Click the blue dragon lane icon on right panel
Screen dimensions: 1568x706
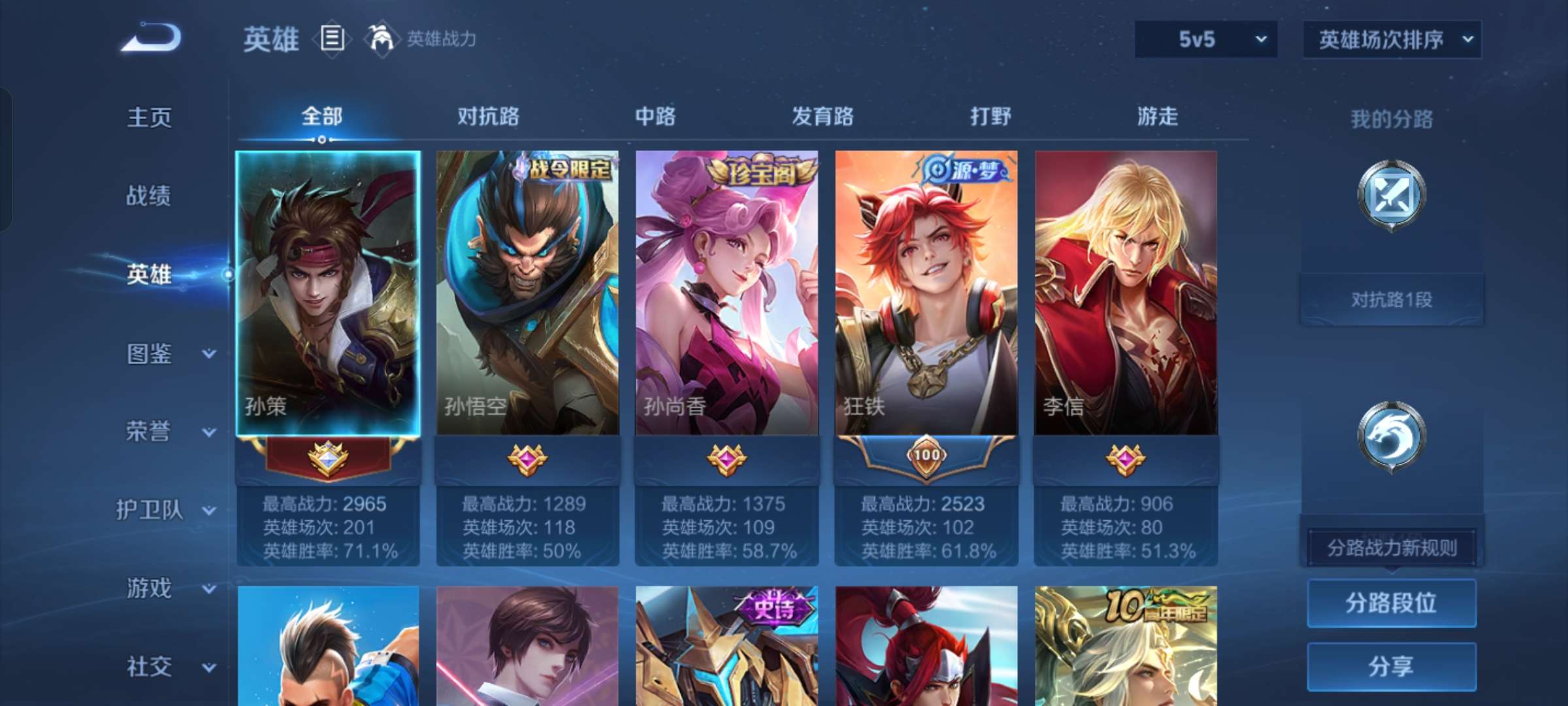pyautogui.click(x=1392, y=435)
